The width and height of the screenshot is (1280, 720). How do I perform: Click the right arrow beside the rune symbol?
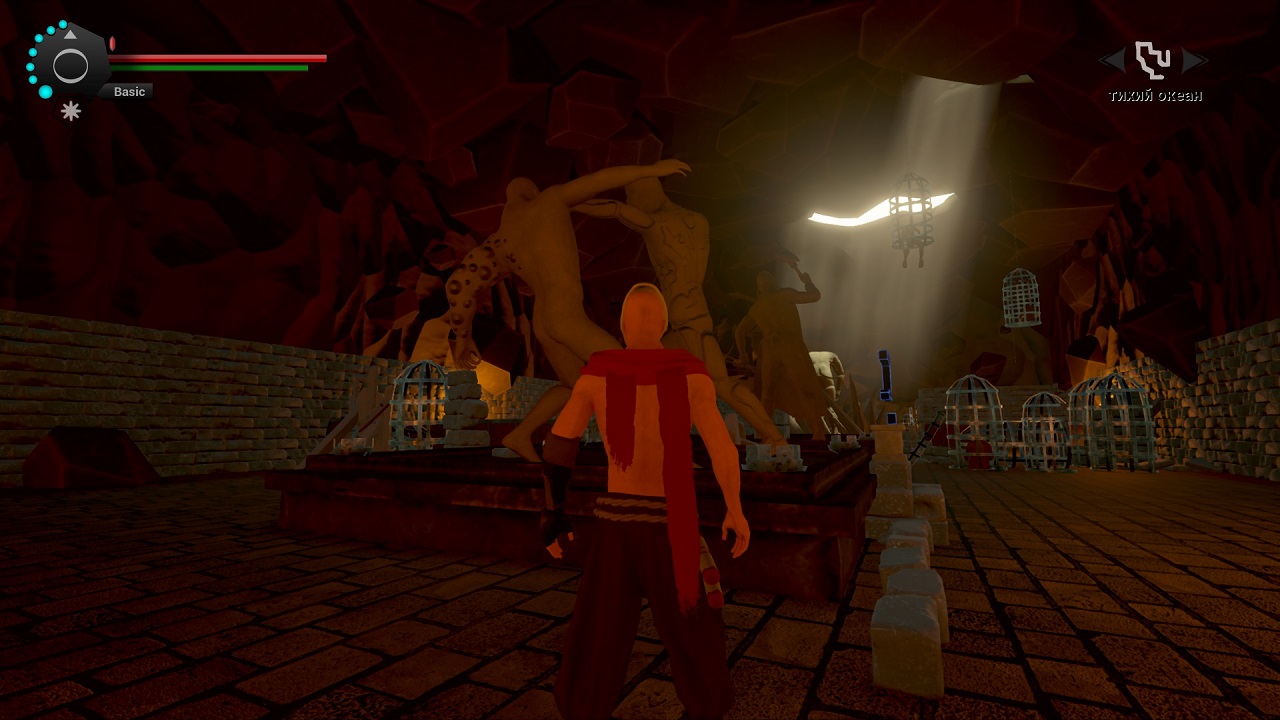[x=1194, y=61]
